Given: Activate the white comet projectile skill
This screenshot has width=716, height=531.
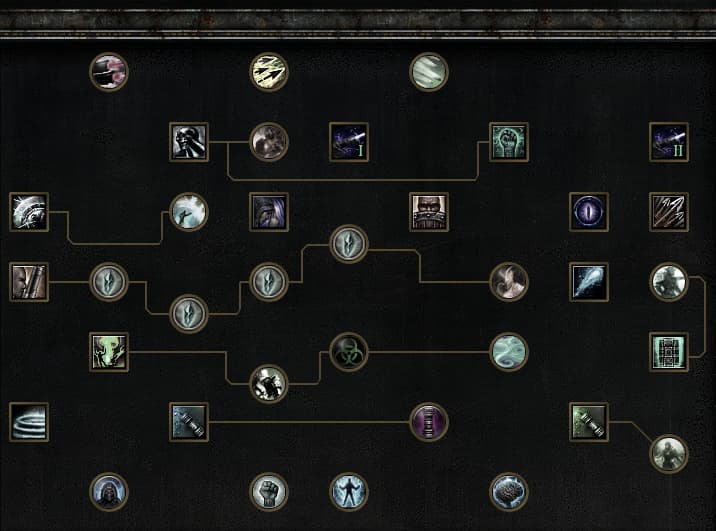Looking at the screenshot, I should click(x=589, y=282).
